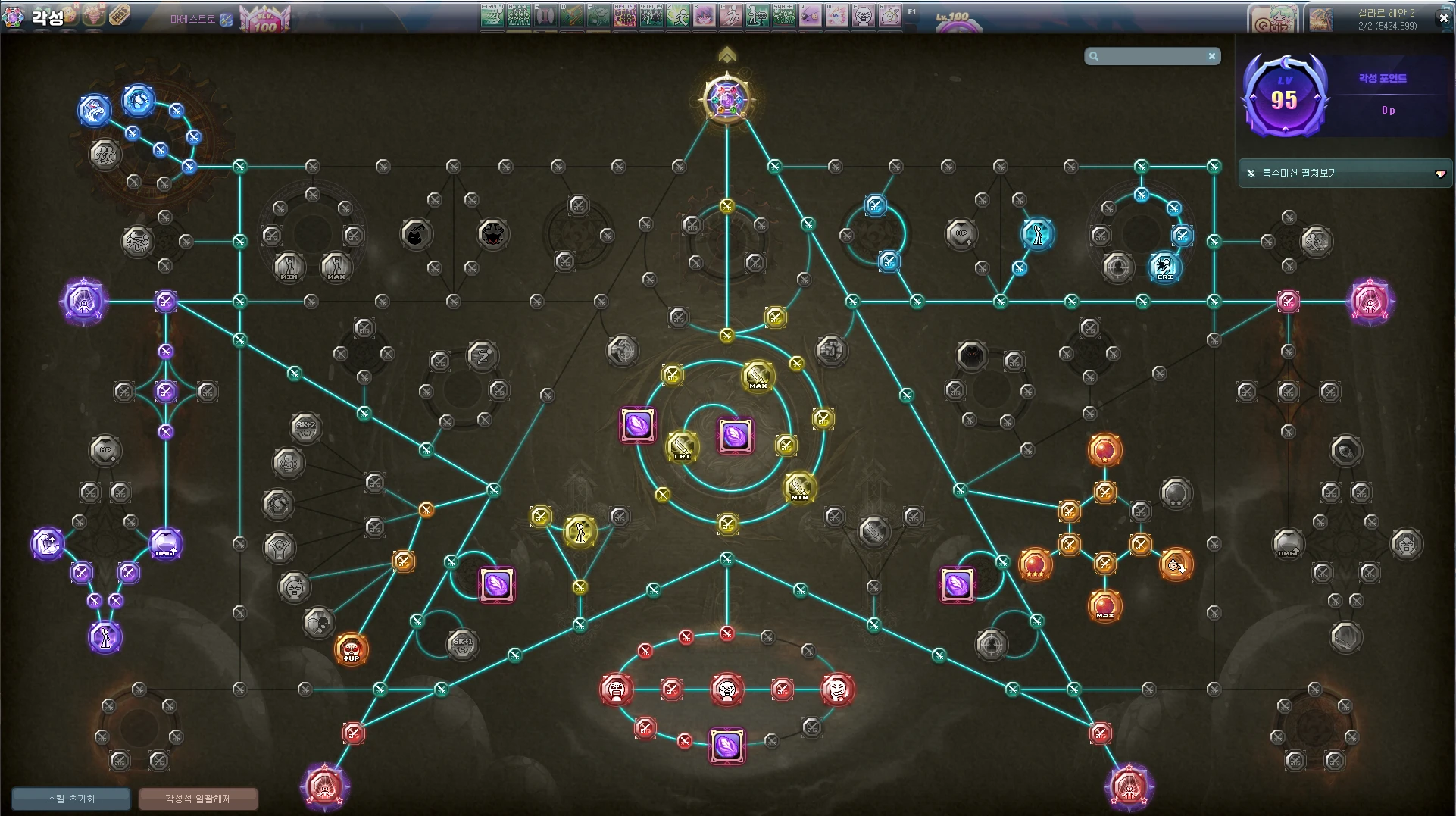
Task: Close the awakening skill tree window
Action: 1442,18
